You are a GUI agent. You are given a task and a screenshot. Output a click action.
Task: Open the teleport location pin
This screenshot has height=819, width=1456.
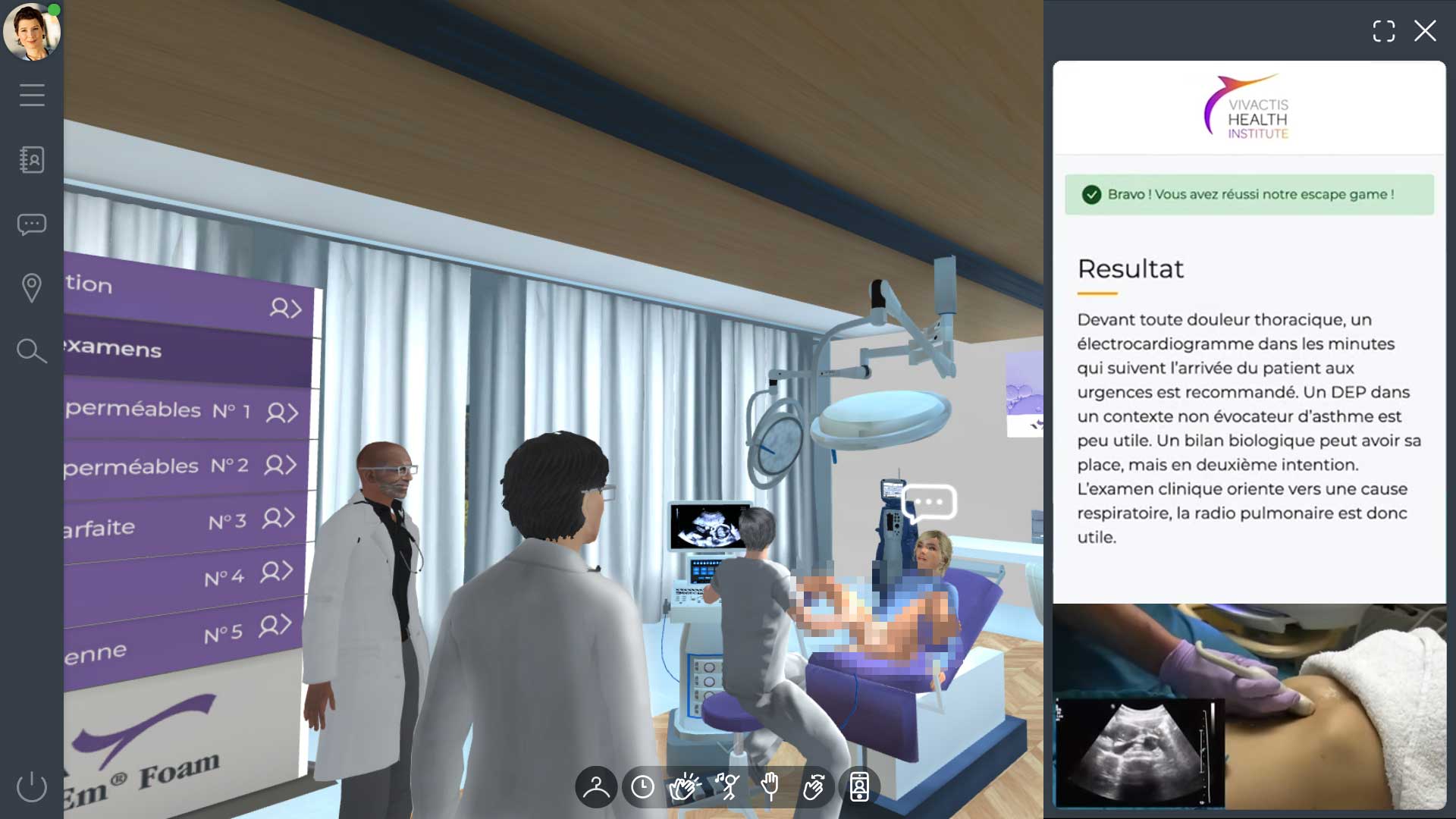(x=32, y=287)
